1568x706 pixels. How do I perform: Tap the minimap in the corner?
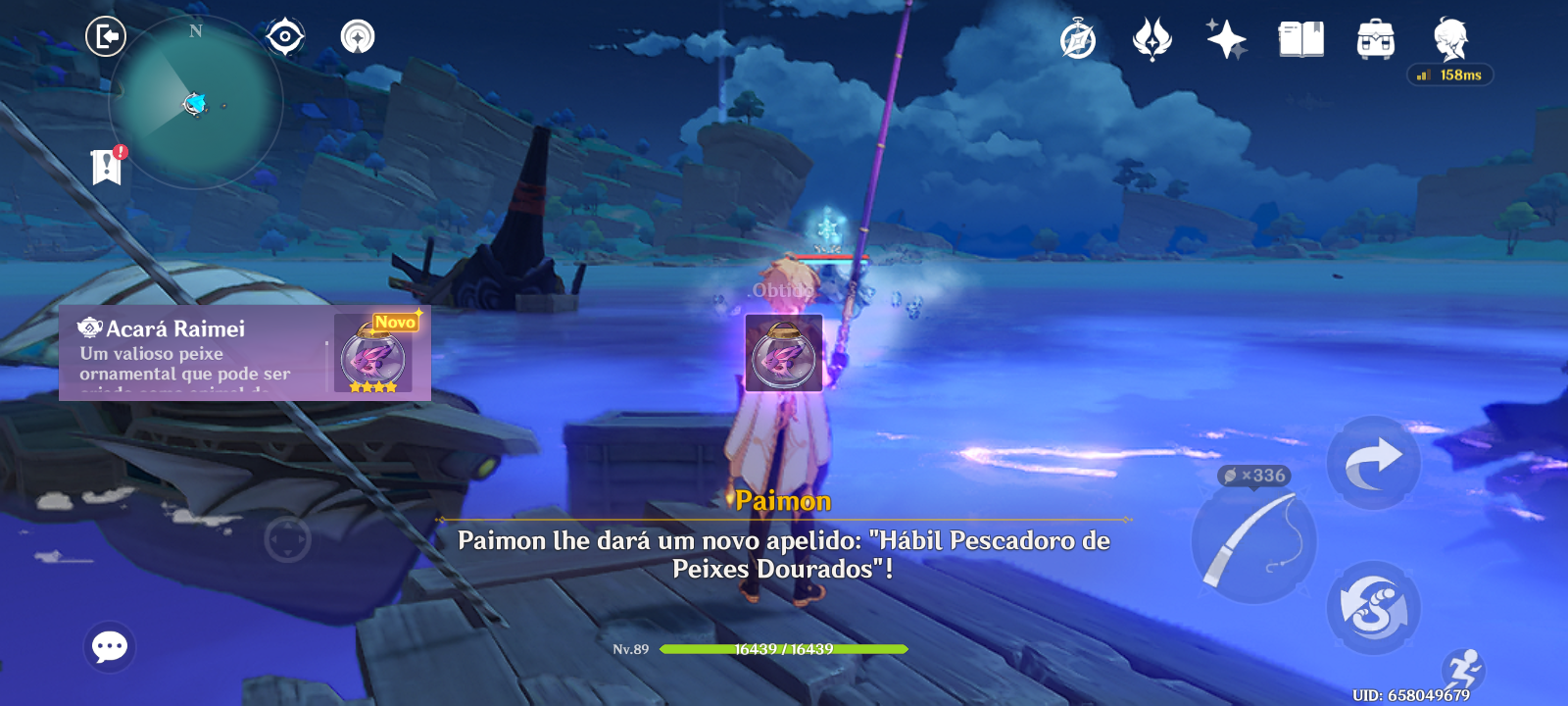point(196,103)
